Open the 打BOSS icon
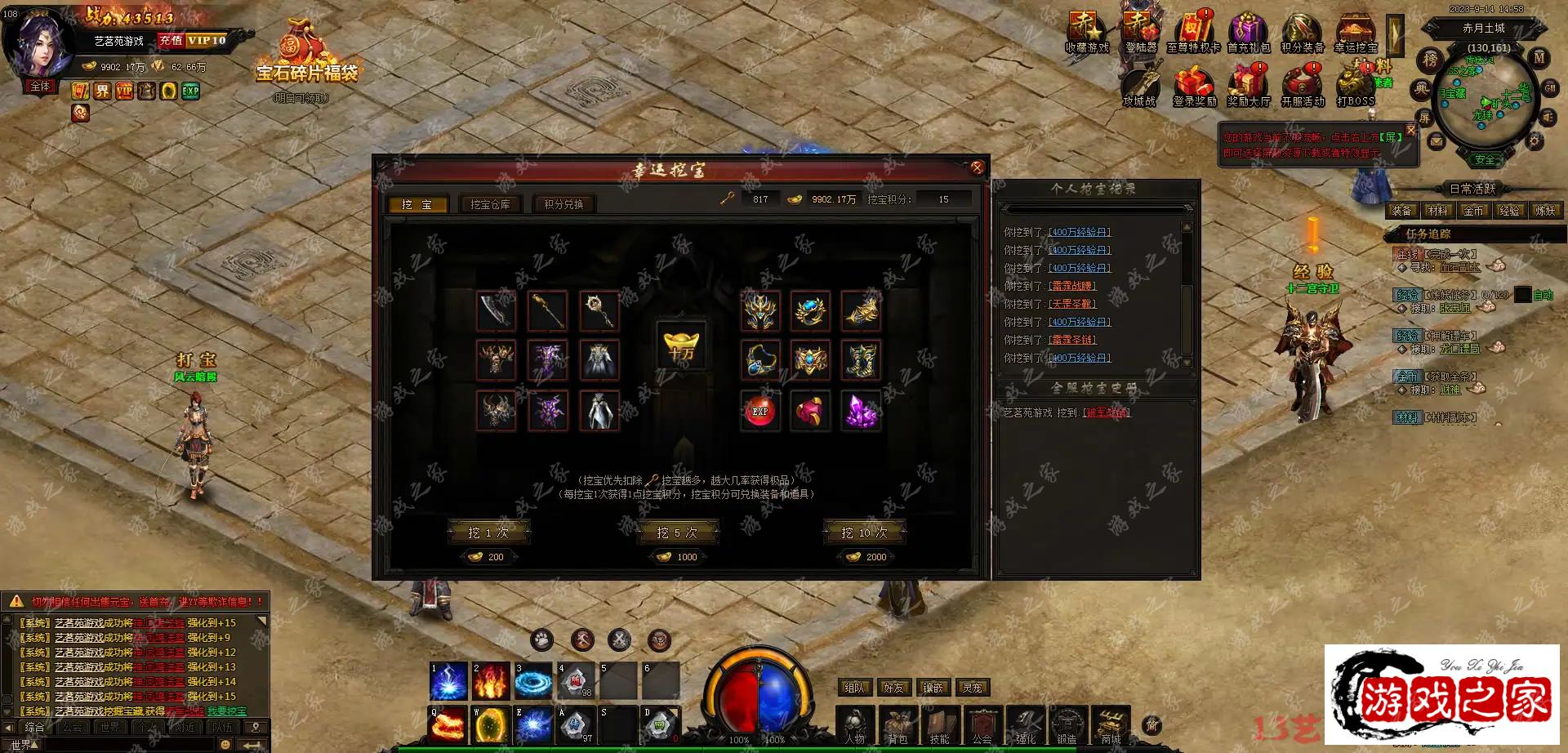The image size is (1568, 753). coord(1356,87)
